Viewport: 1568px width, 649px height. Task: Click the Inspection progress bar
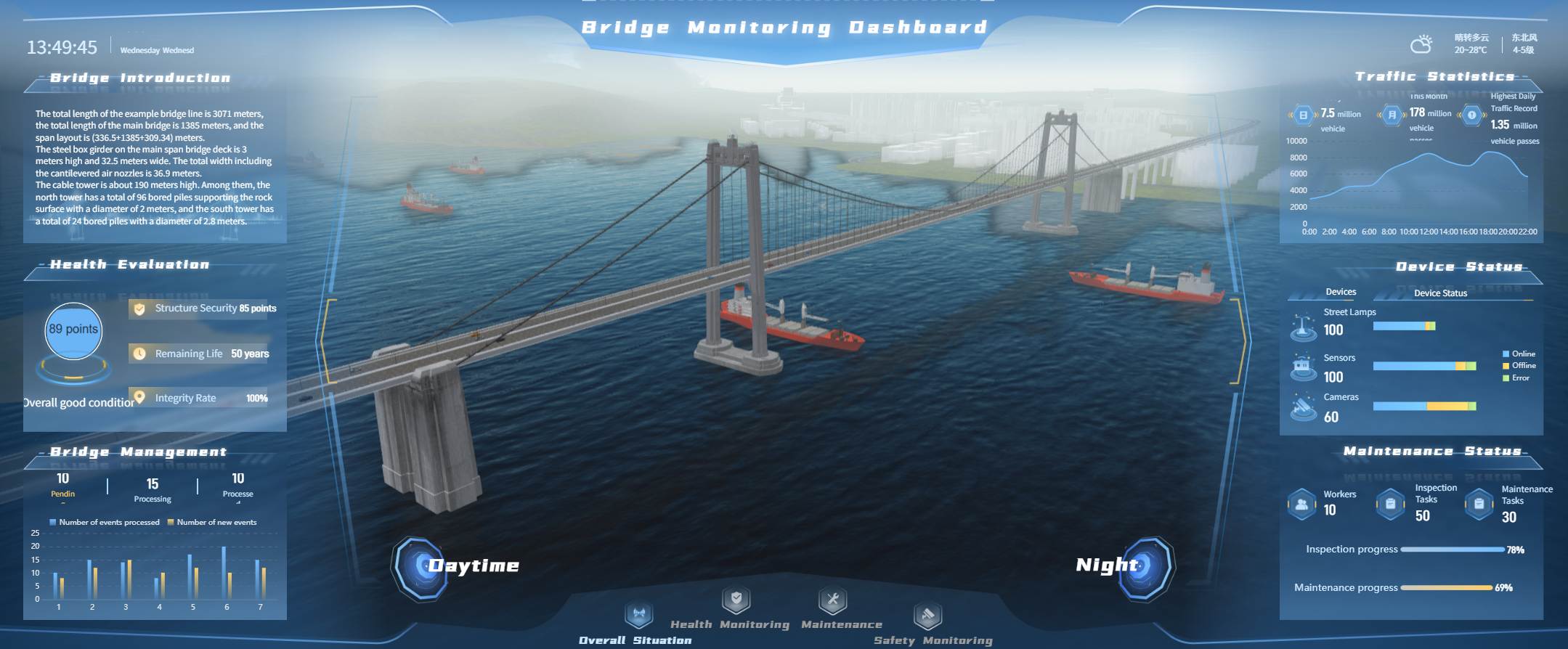coord(1453,550)
